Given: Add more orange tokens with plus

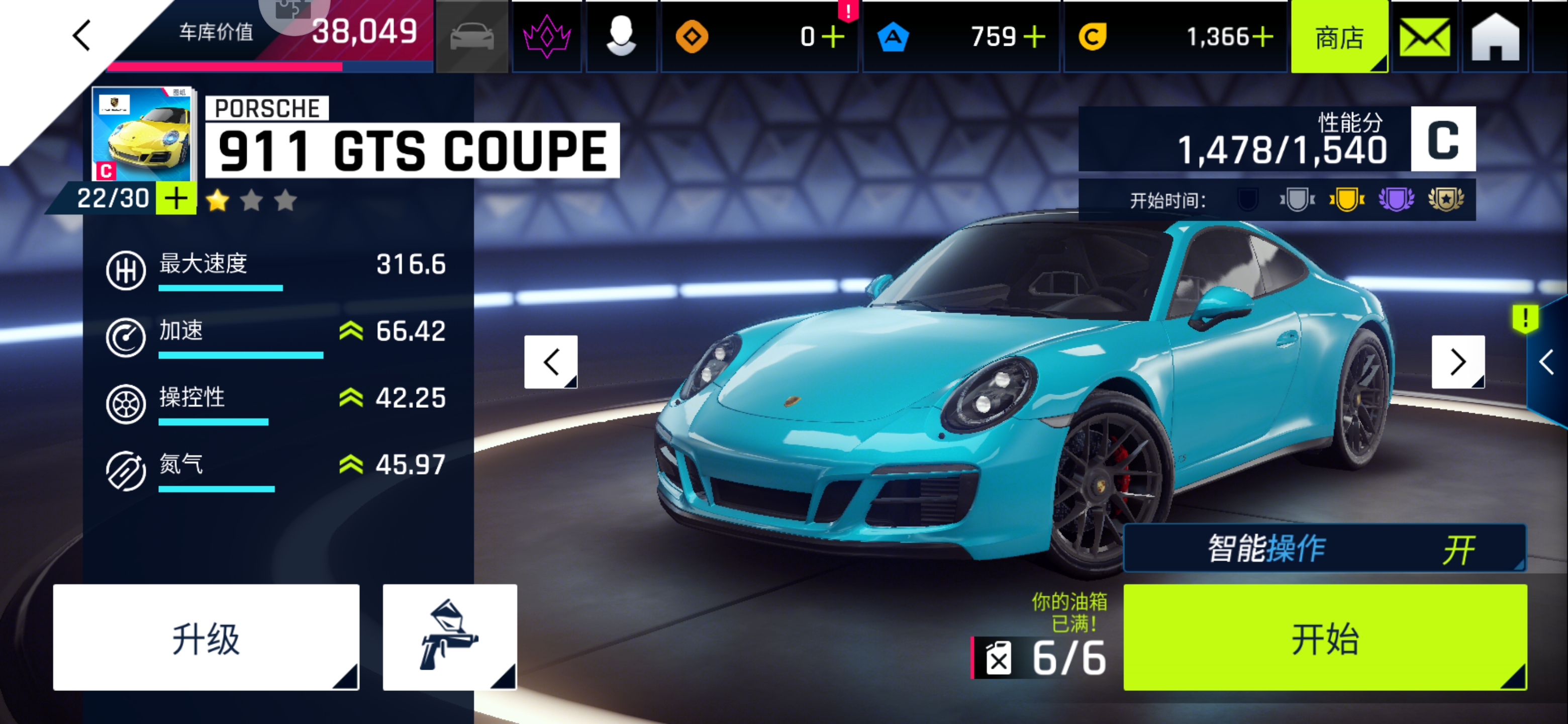Looking at the screenshot, I should [832, 38].
